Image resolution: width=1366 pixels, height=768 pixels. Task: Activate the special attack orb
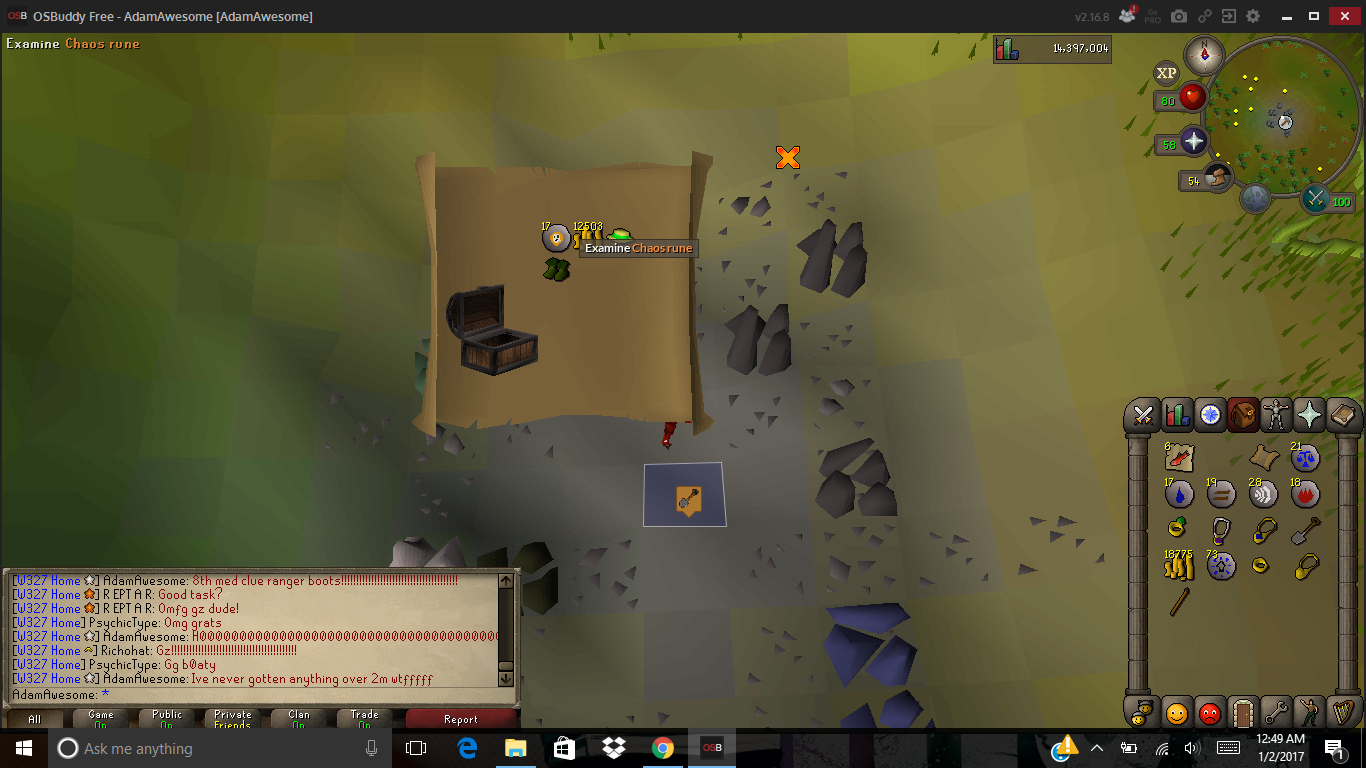pos(1316,198)
